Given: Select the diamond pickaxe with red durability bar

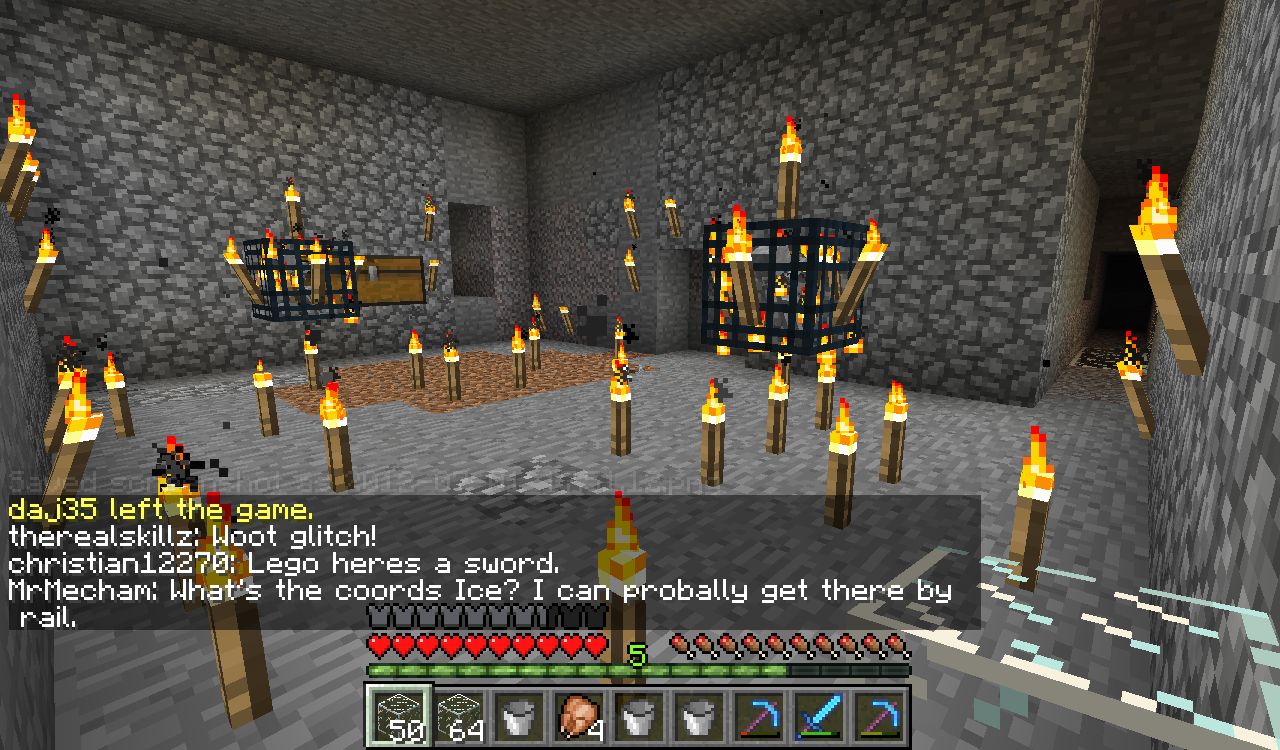Looking at the screenshot, I should [x=758, y=716].
